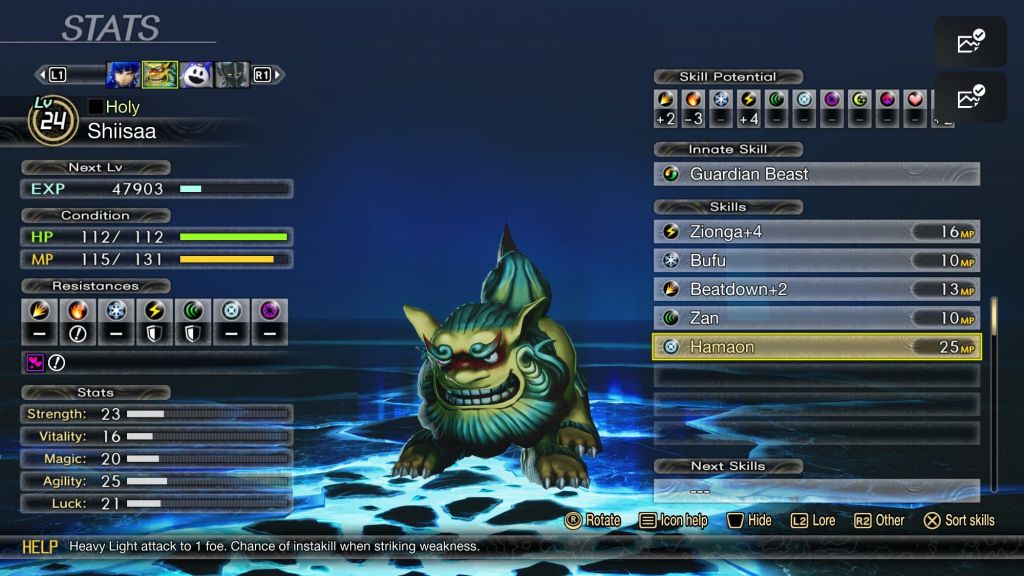The image size is (1024, 576).
Task: Switch to the Jack Frost portrait
Action: click(196, 75)
